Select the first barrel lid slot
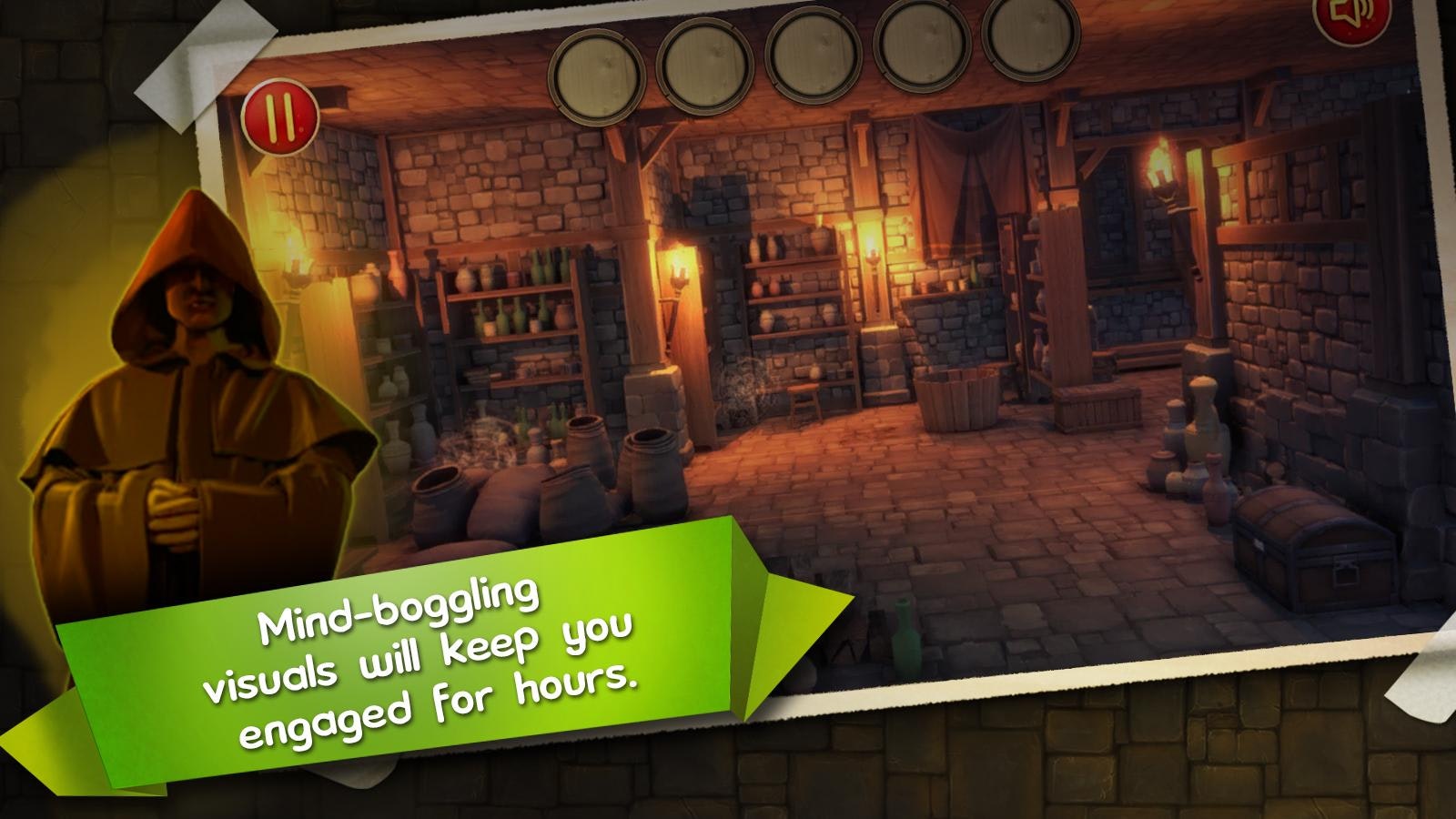The height and width of the screenshot is (819, 1456). pos(600,73)
